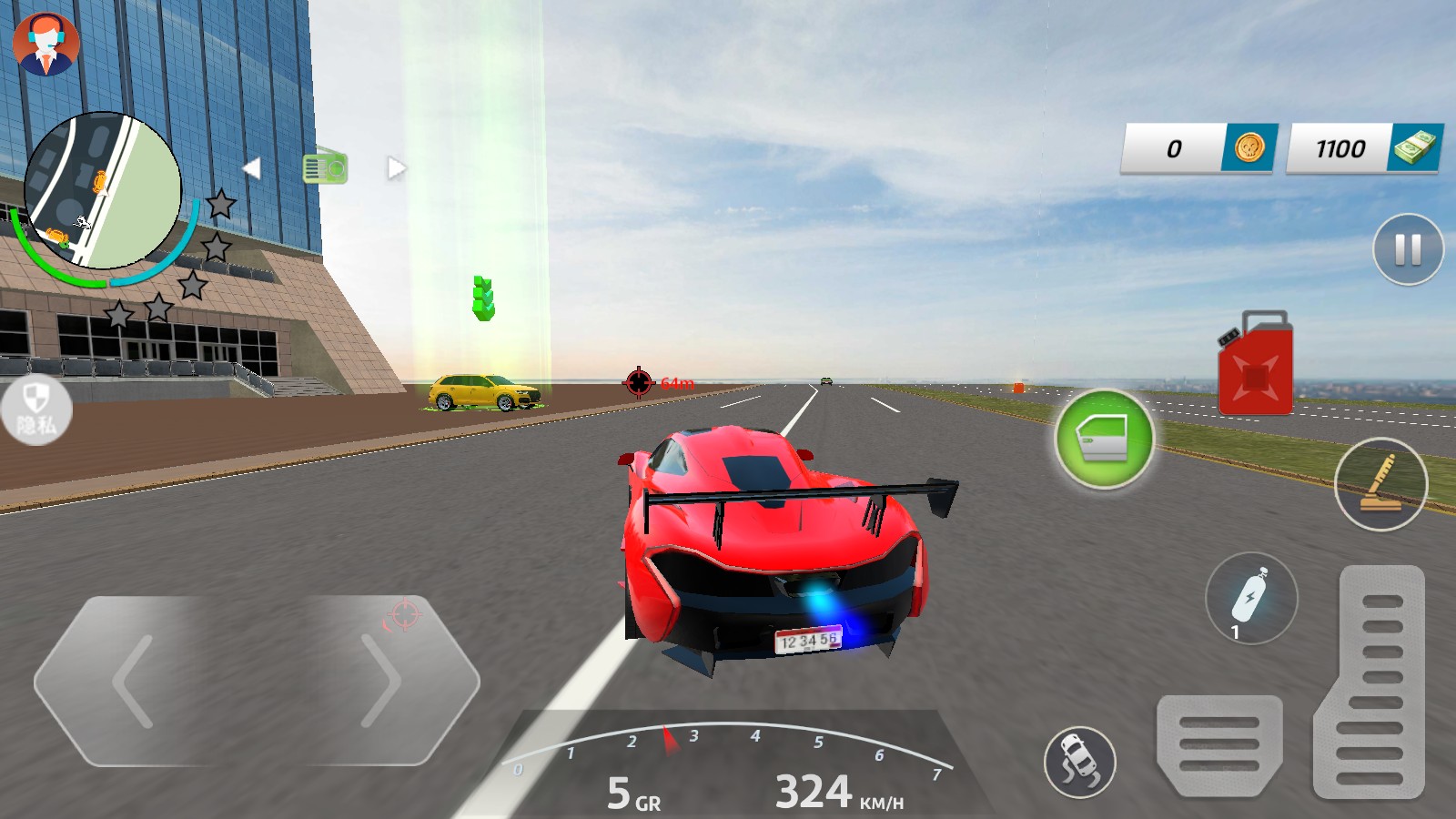Steer right with the right arrow
Screen dimensions: 1456x819
380,681
